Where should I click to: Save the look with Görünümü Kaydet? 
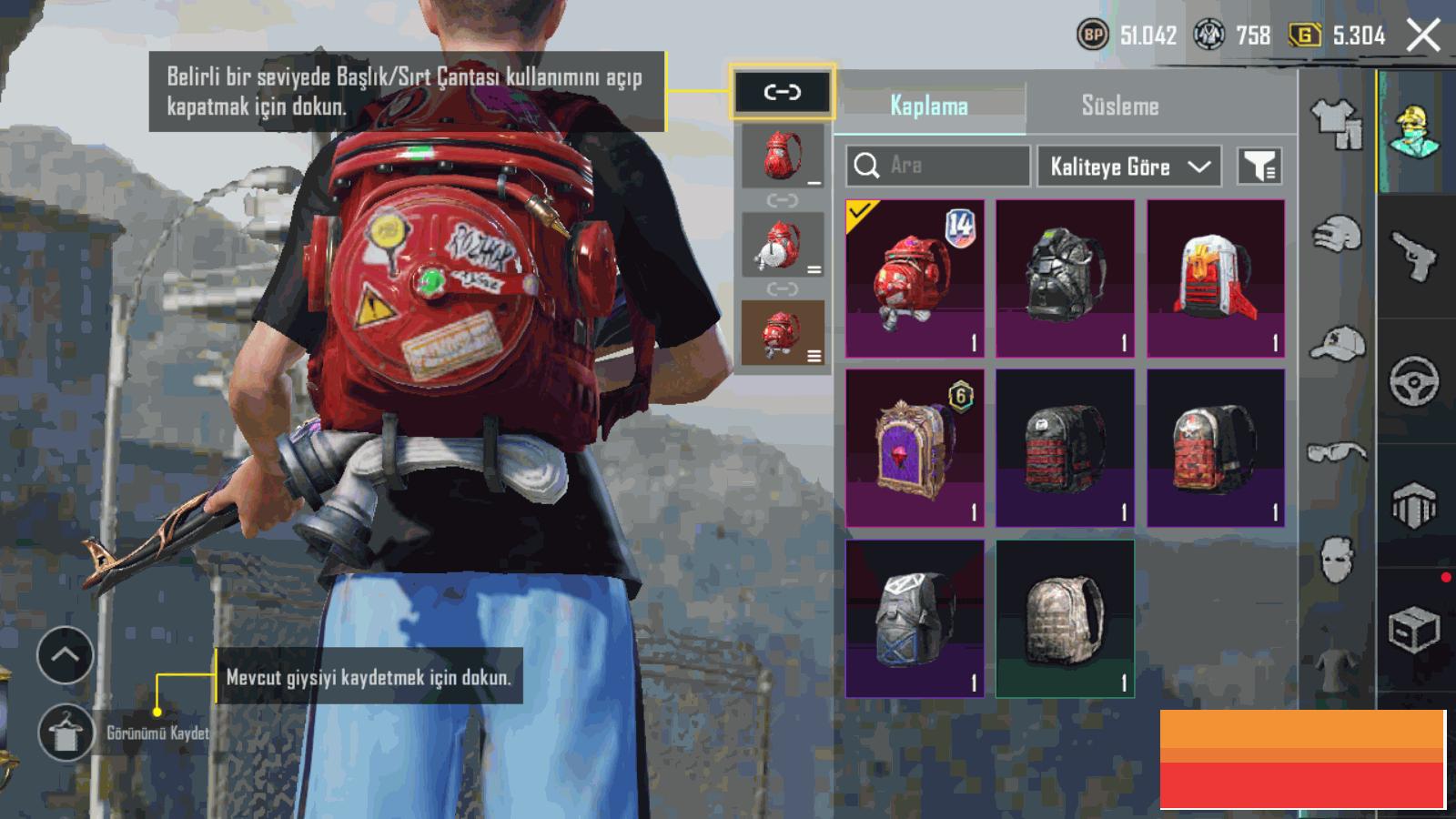pos(66,733)
